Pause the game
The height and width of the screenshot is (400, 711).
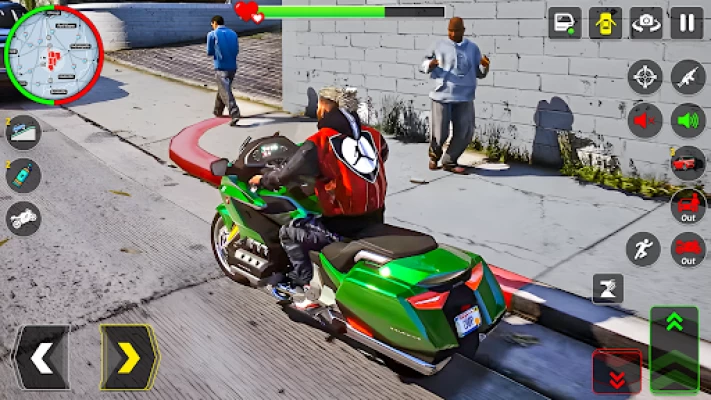tap(687, 22)
